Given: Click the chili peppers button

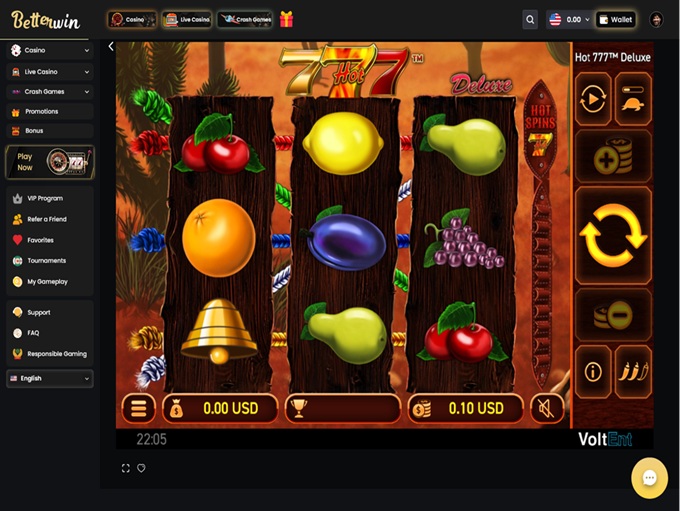Looking at the screenshot, I should 633,372.
